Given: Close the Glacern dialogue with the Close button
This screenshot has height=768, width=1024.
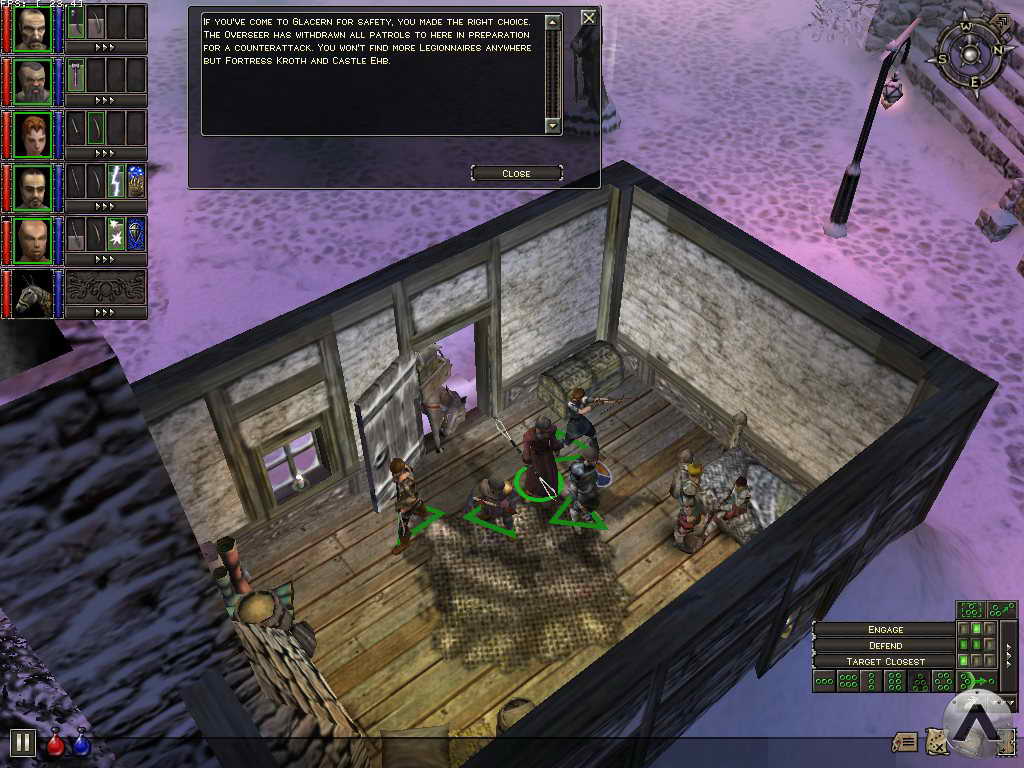Looking at the screenshot, I should (516, 174).
